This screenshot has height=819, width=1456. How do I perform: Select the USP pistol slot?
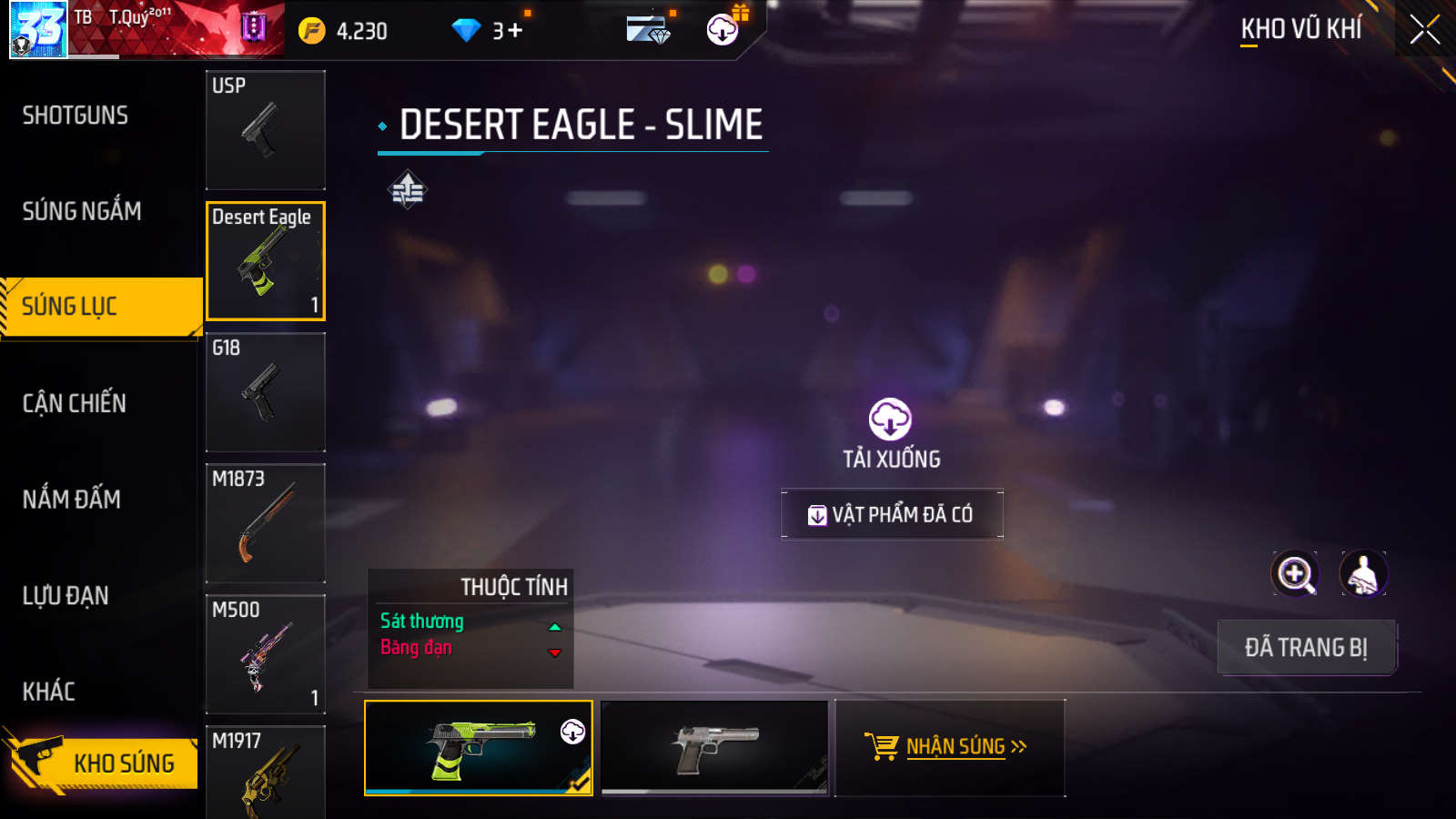[265, 130]
